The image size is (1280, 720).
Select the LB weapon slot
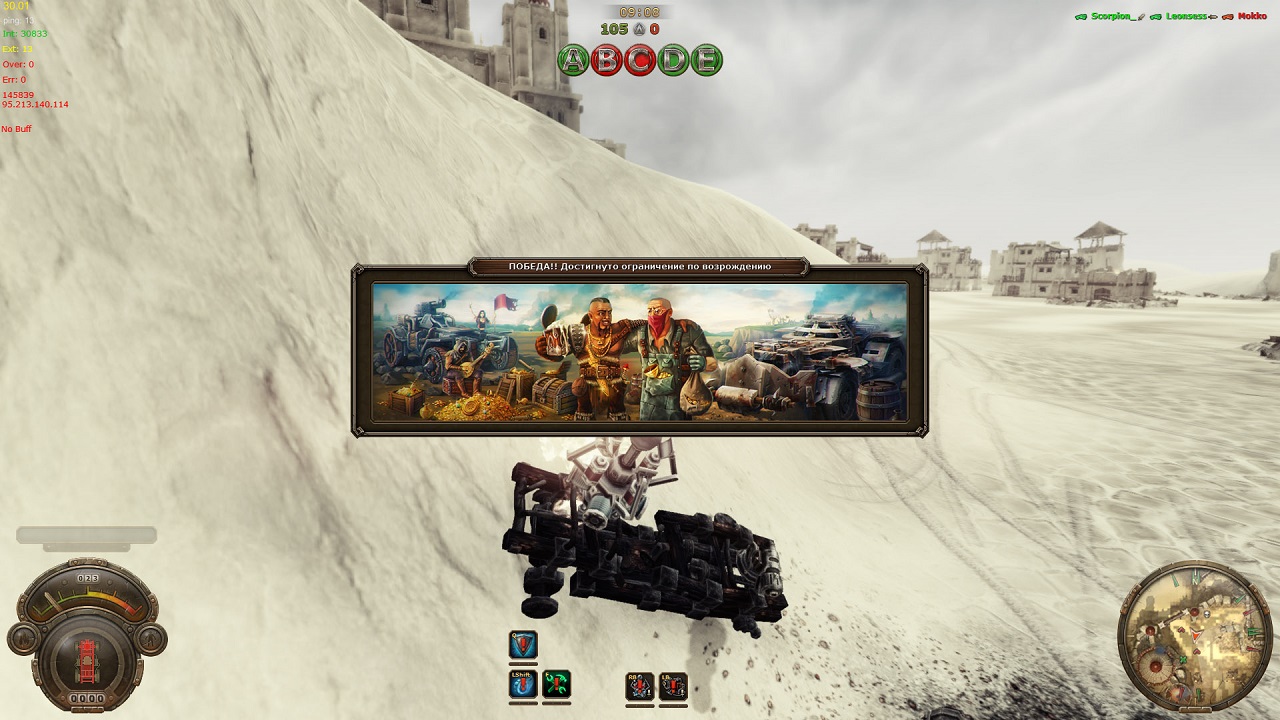pyautogui.click(x=673, y=686)
